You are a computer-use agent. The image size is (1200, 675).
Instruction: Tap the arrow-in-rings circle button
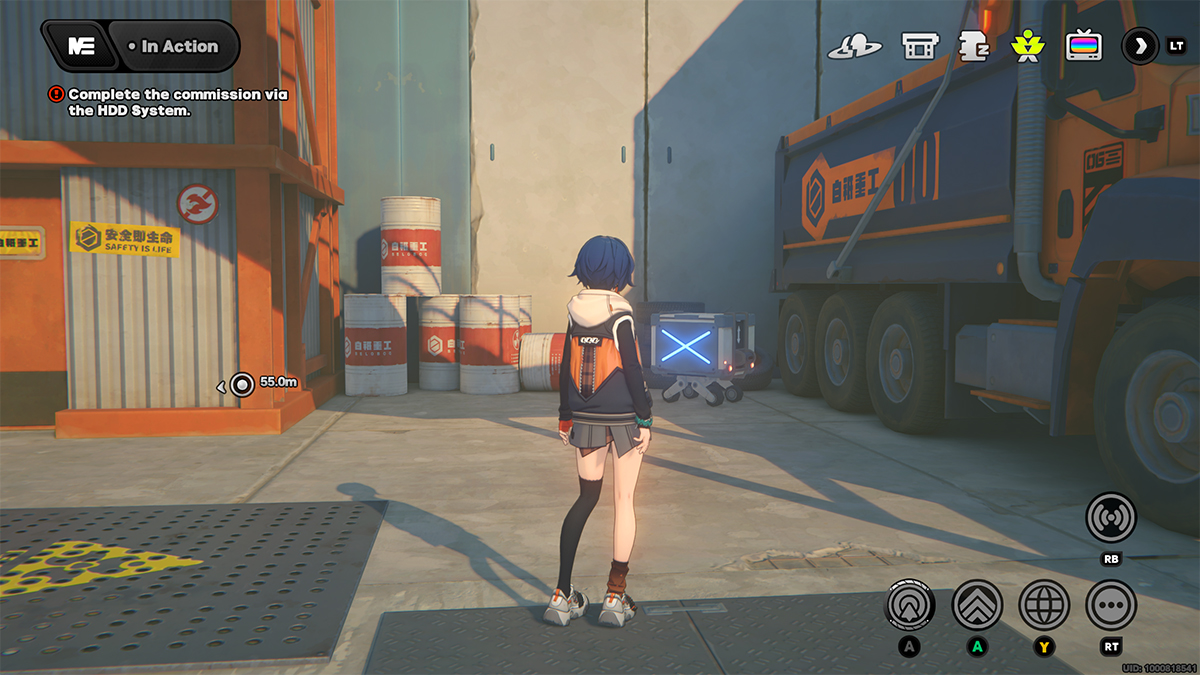910,605
